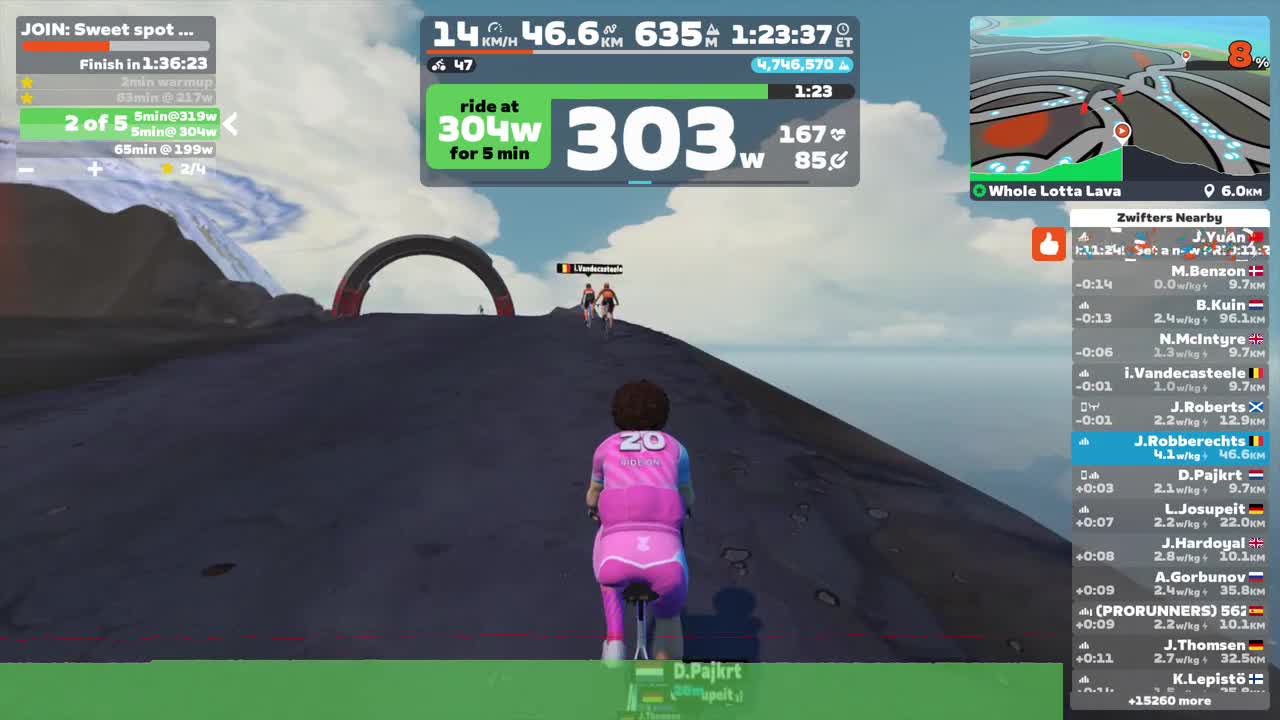
Task: Collapse the workout panel using the left chevron
Action: point(230,126)
